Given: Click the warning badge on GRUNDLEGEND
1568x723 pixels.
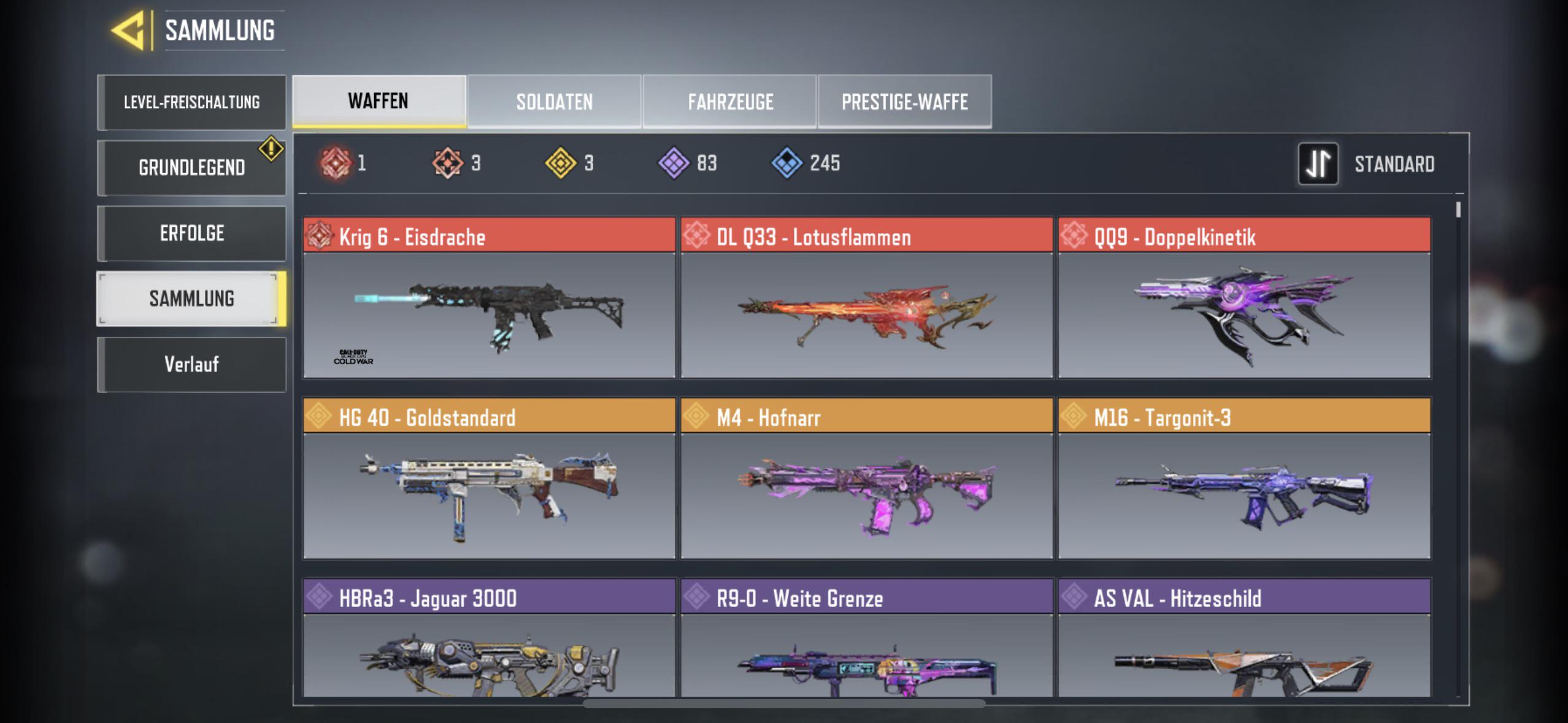Looking at the screenshot, I should click(270, 147).
